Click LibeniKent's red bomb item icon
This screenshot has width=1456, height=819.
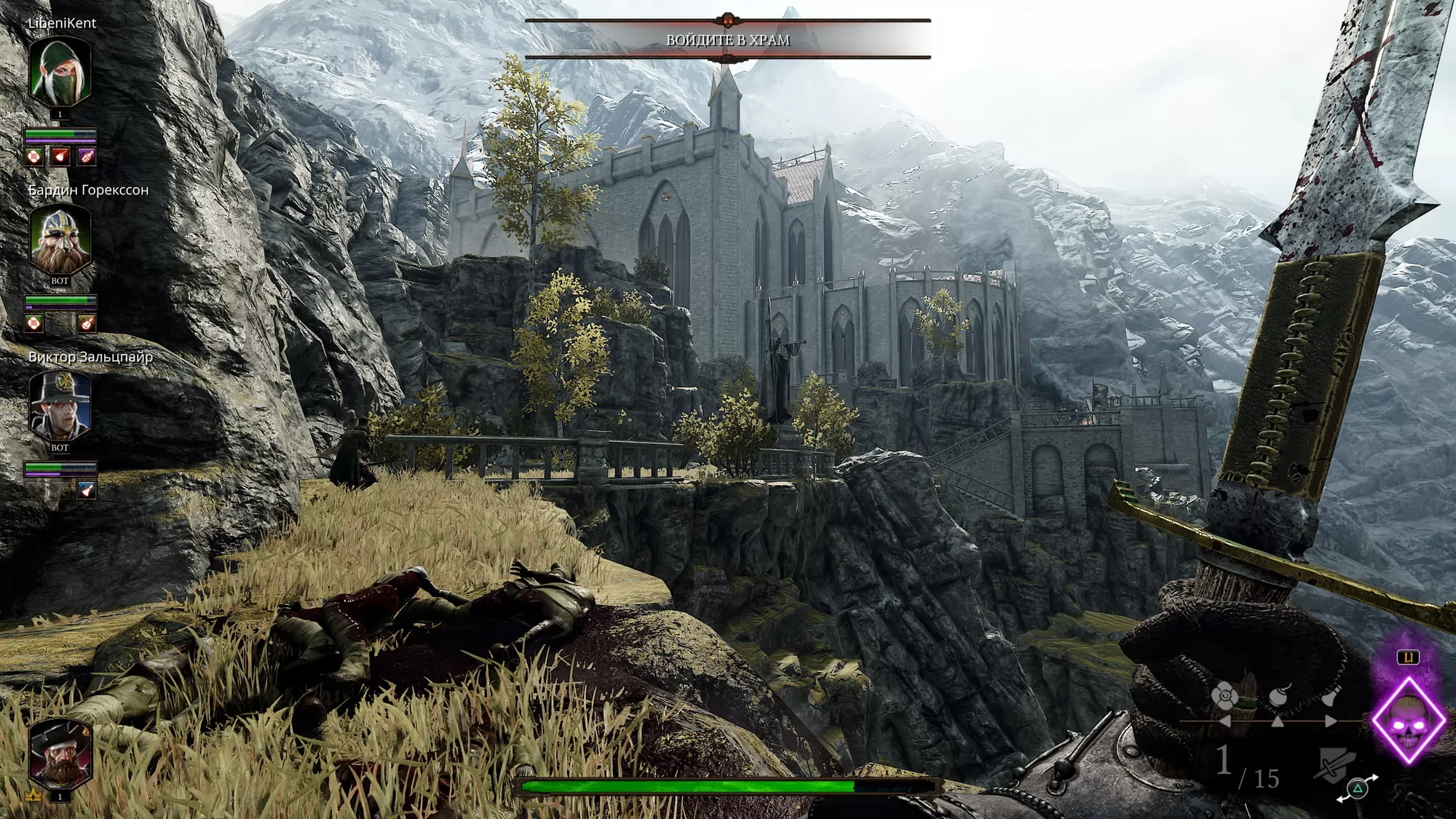tap(60, 157)
